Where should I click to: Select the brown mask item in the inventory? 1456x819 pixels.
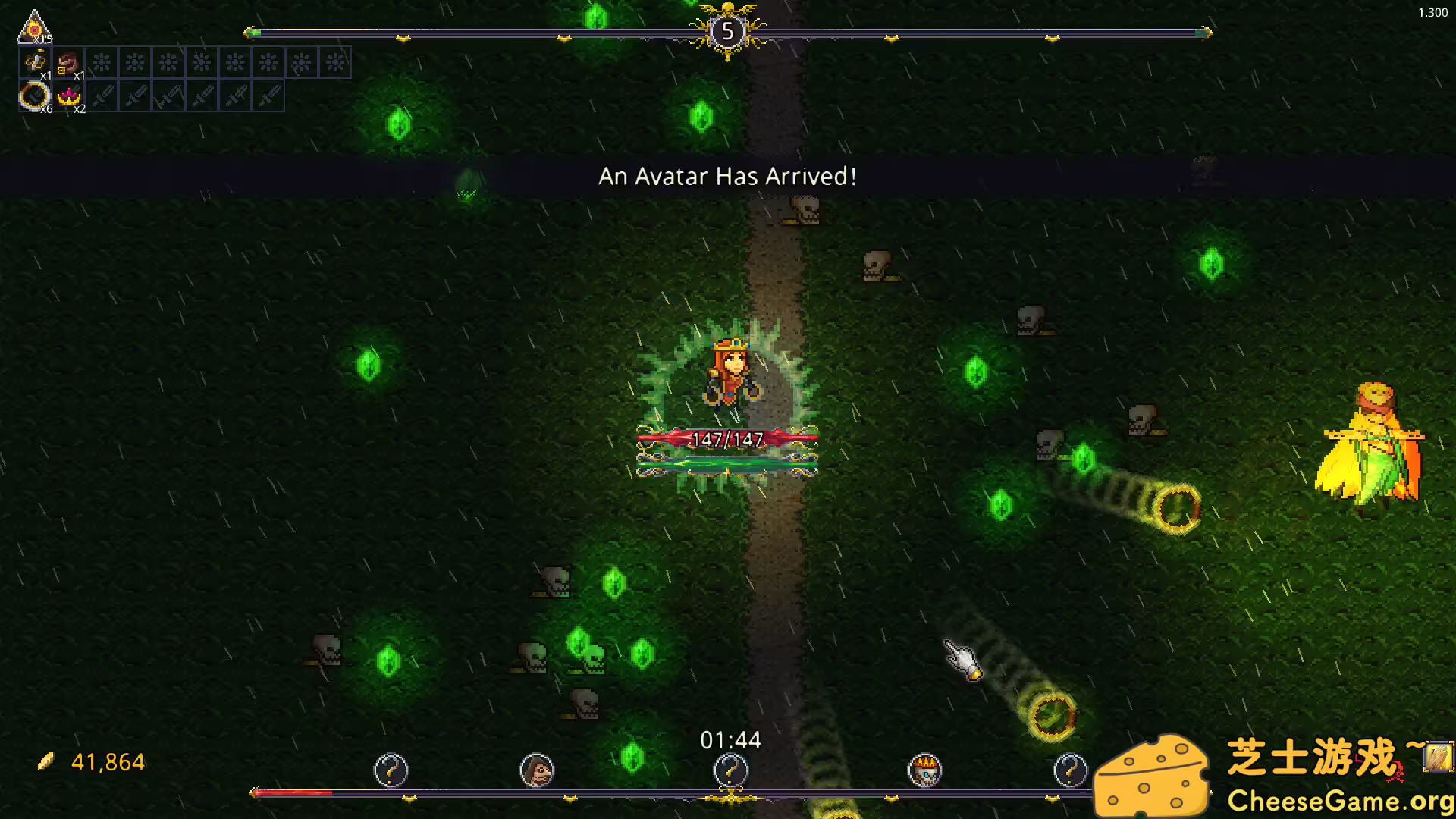click(68, 62)
